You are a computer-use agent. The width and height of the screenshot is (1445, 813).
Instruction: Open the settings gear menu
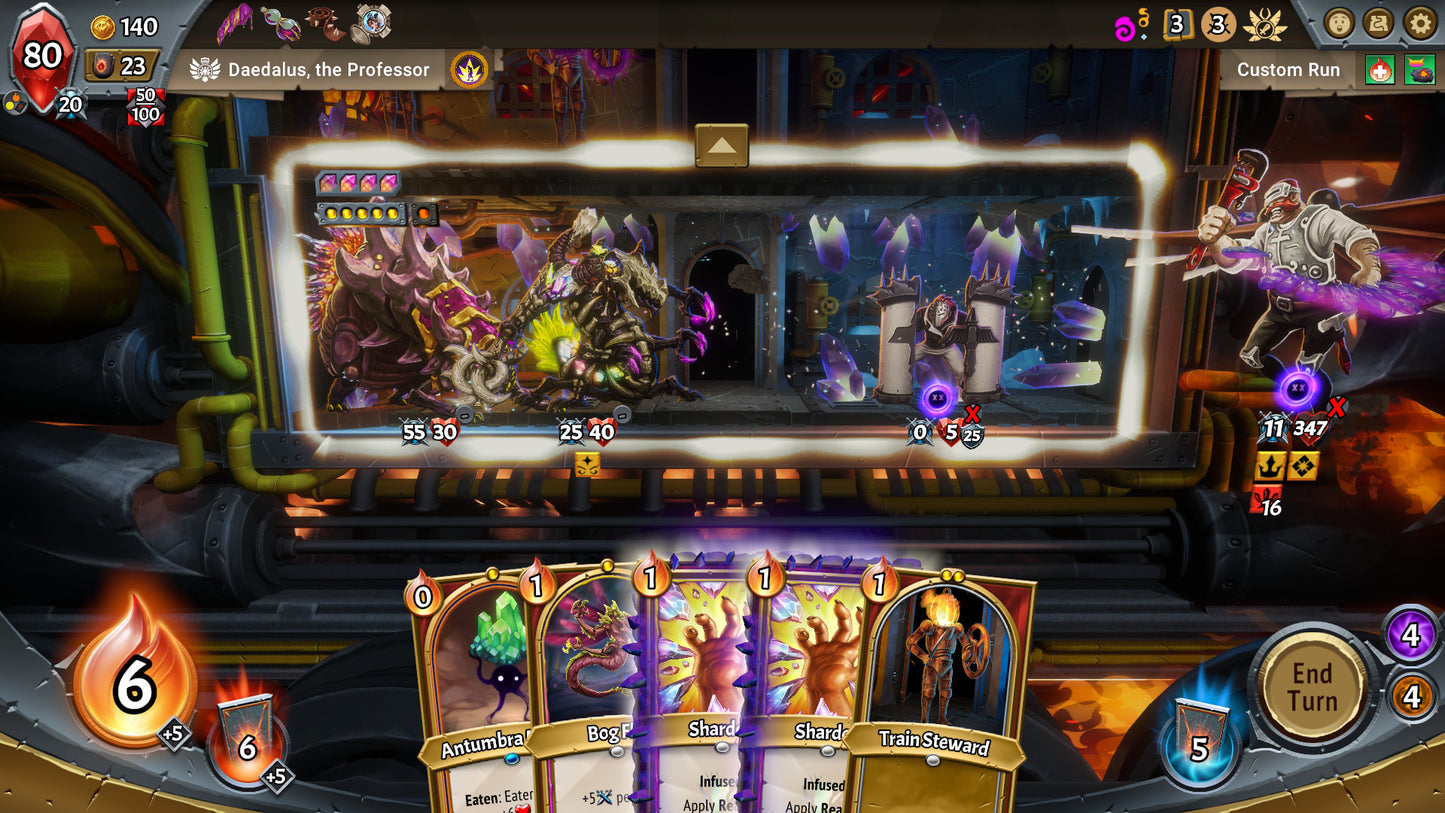coord(1417,23)
